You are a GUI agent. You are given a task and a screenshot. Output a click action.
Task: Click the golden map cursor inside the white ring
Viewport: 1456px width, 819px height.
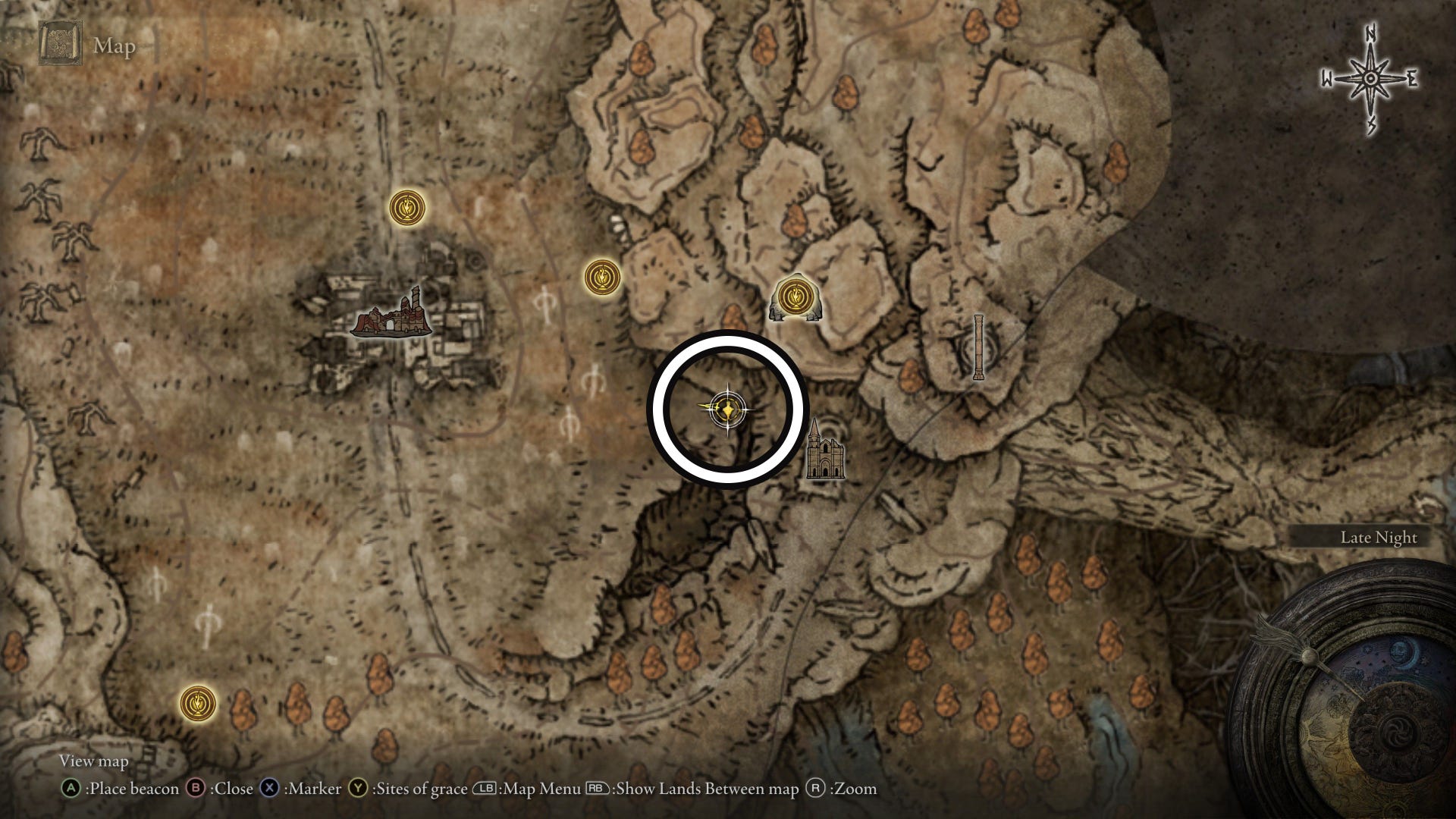727,410
